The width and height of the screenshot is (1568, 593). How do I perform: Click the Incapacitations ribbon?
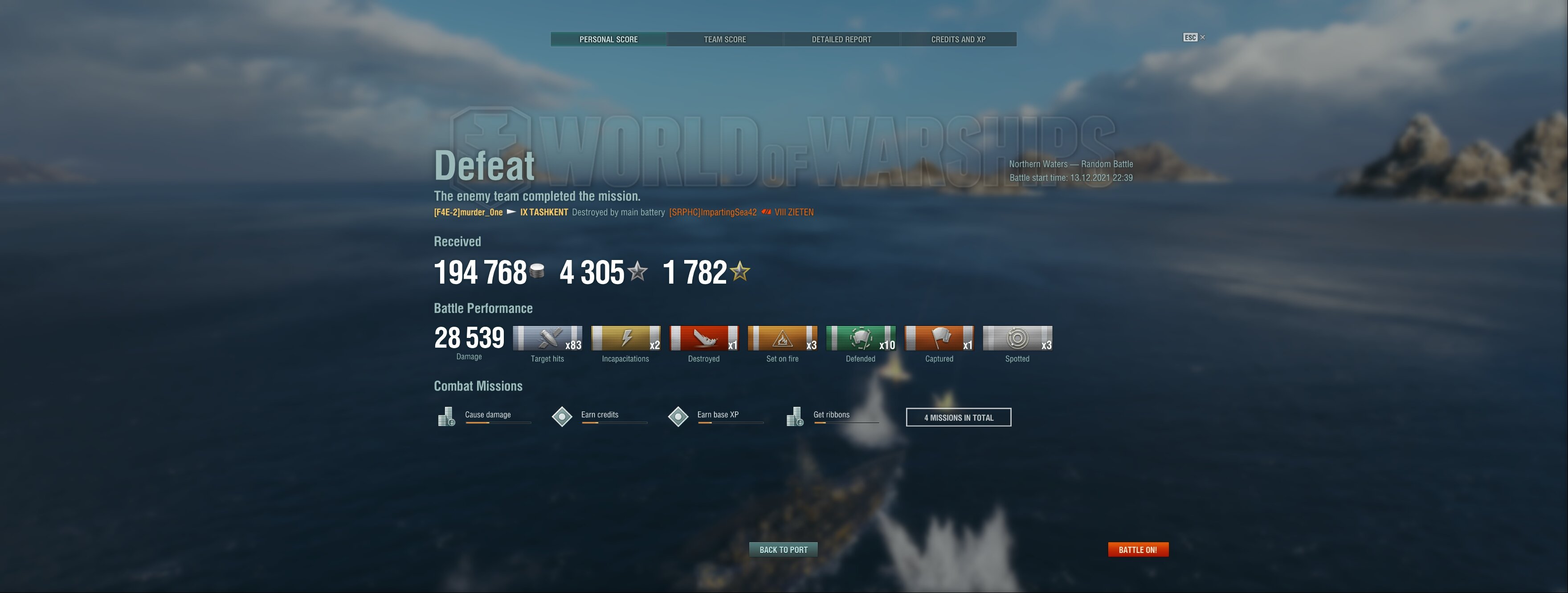pyautogui.click(x=625, y=339)
